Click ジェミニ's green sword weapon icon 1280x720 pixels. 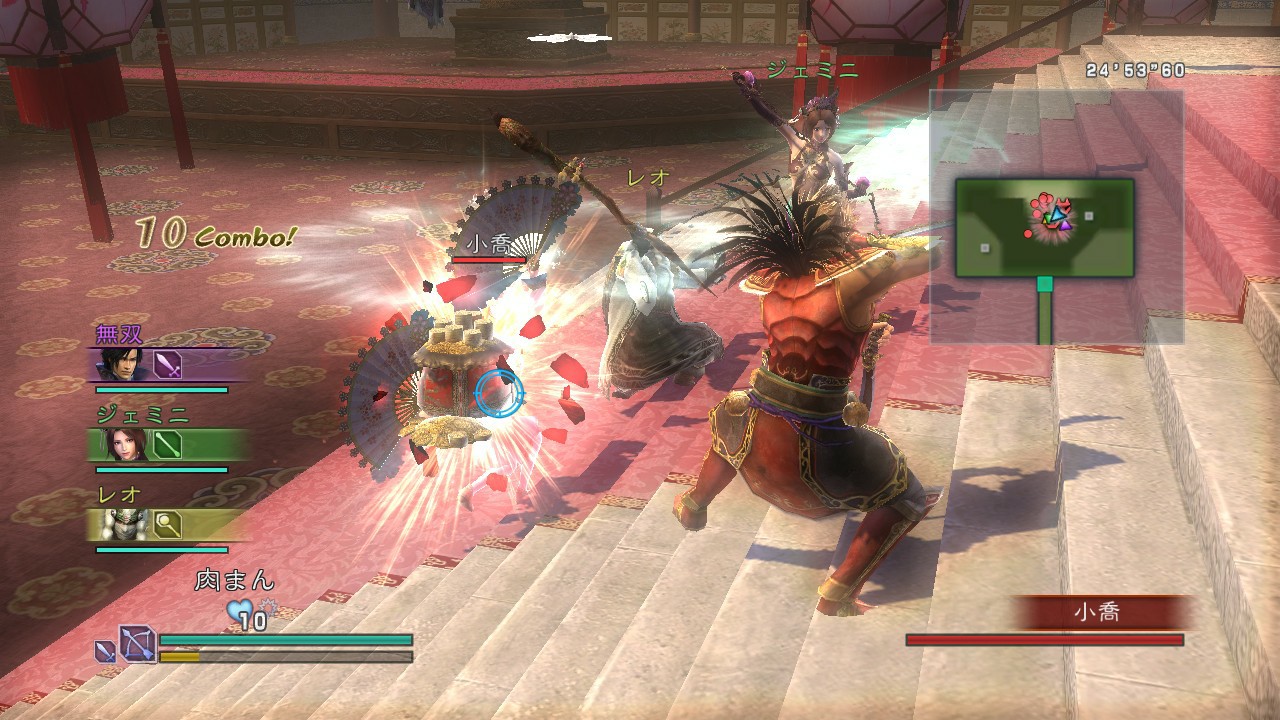(x=168, y=444)
